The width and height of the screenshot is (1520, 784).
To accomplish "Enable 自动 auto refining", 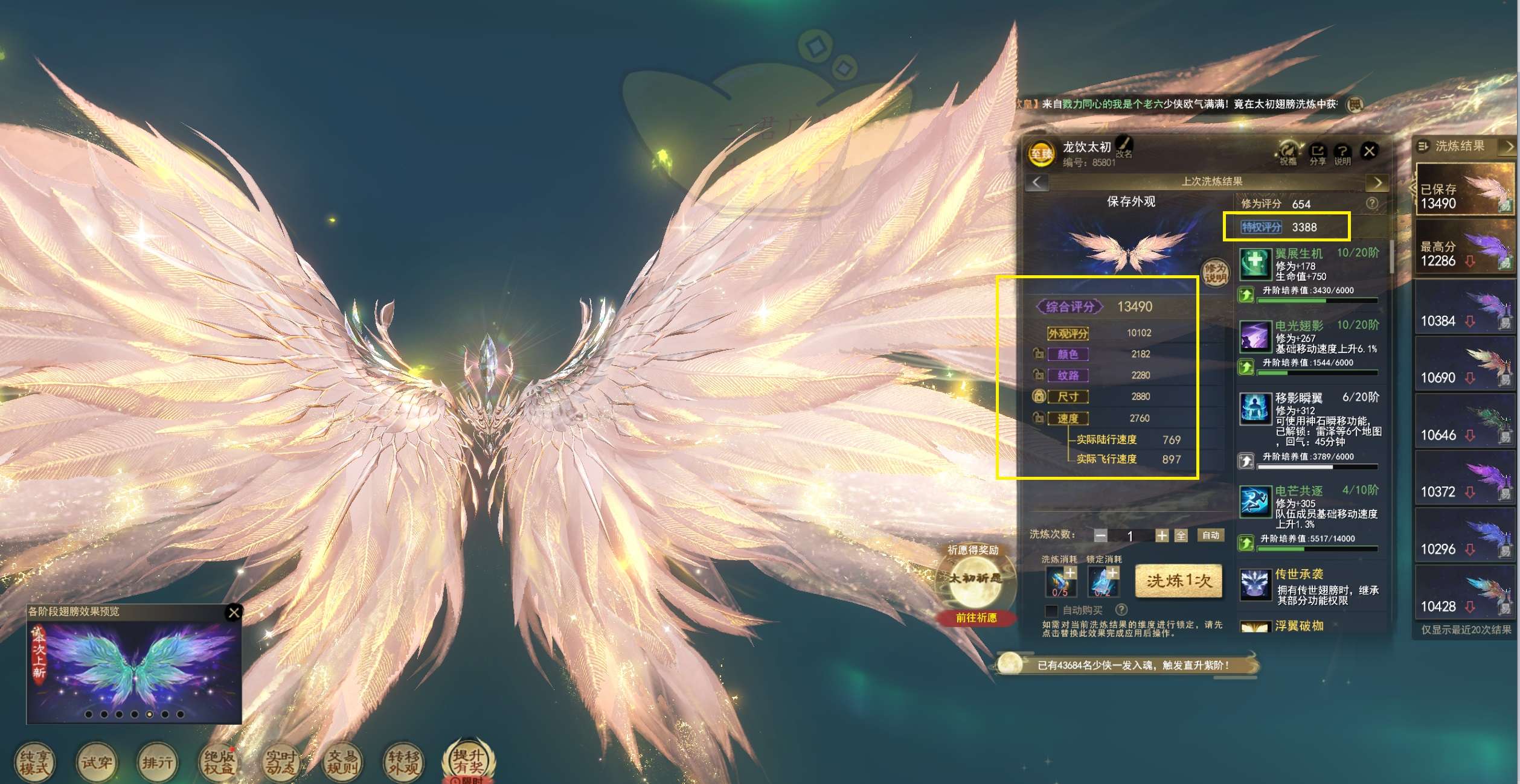I will click(x=1210, y=535).
